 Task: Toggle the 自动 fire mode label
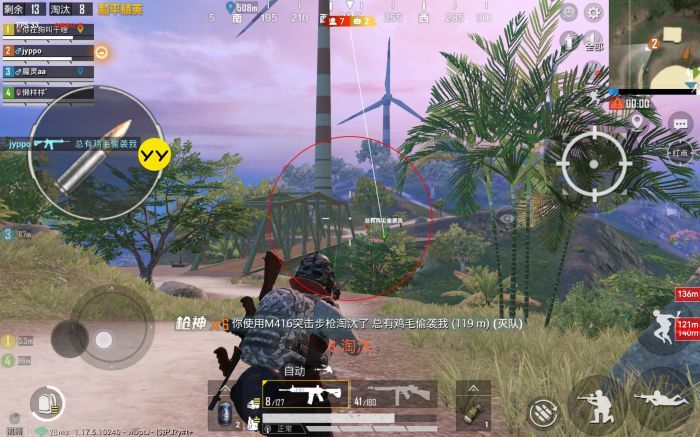click(x=294, y=370)
